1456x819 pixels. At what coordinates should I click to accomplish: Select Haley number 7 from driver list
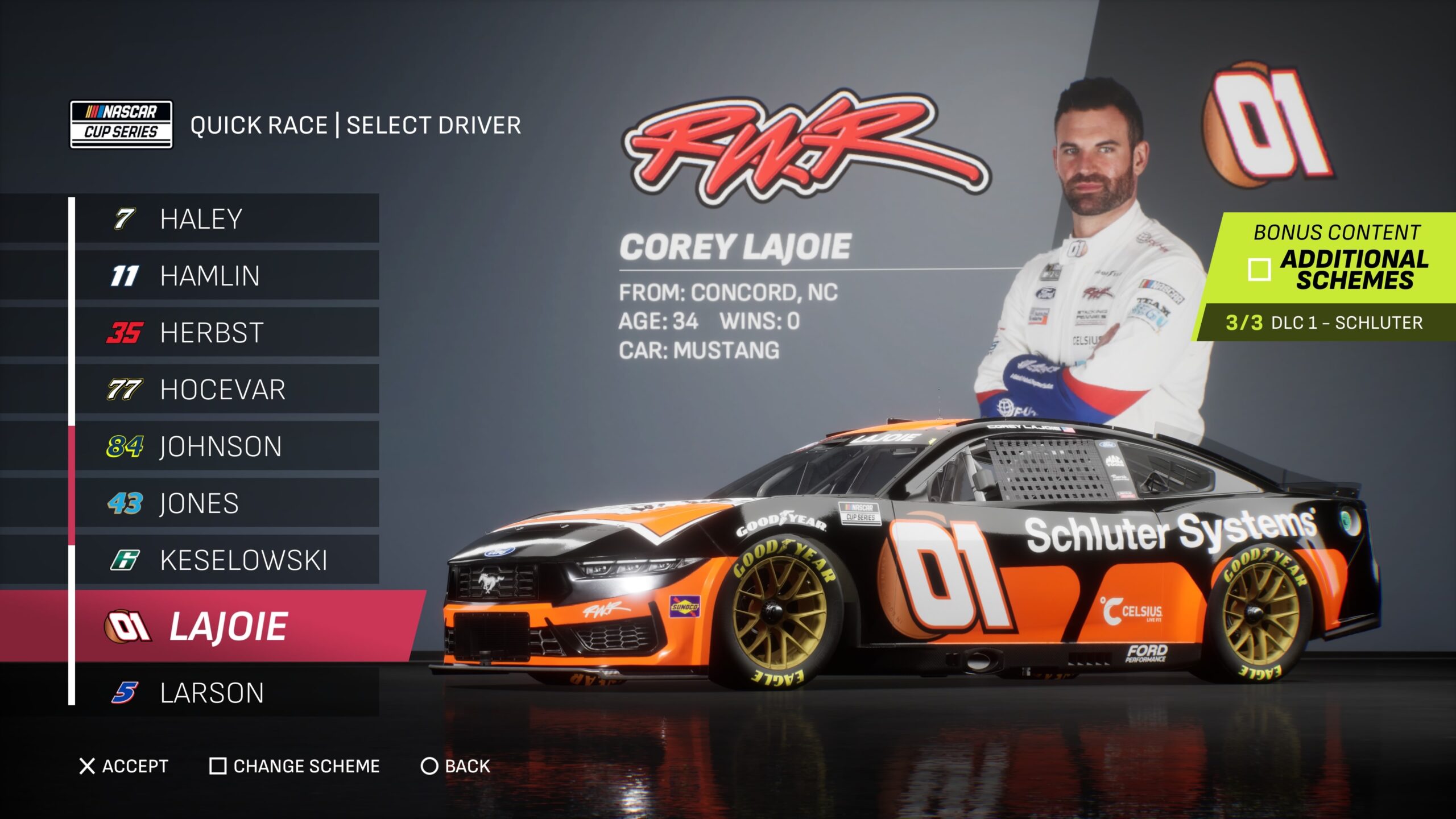(x=226, y=219)
